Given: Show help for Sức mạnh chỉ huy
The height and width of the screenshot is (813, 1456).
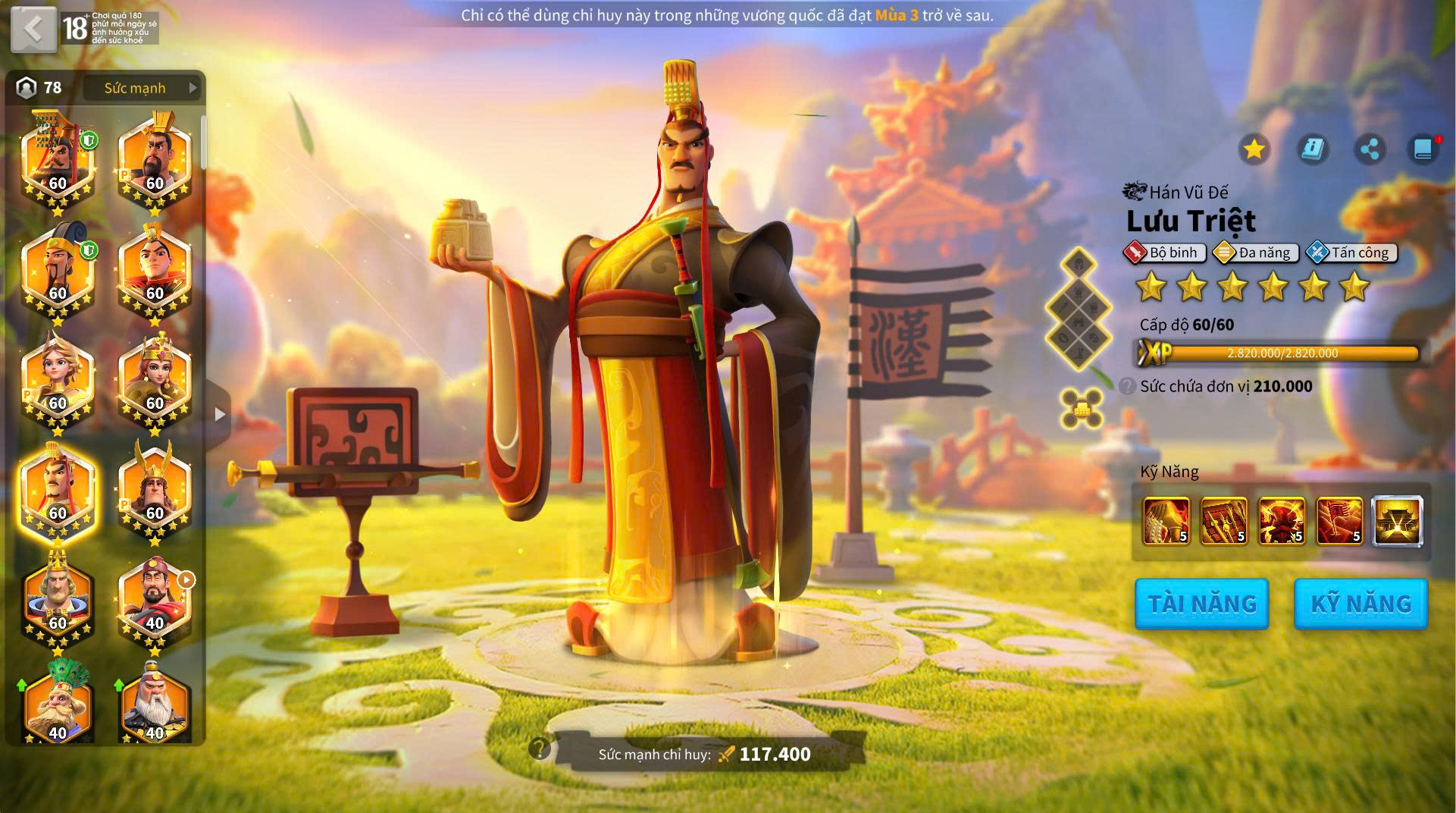Looking at the screenshot, I should [x=539, y=749].
